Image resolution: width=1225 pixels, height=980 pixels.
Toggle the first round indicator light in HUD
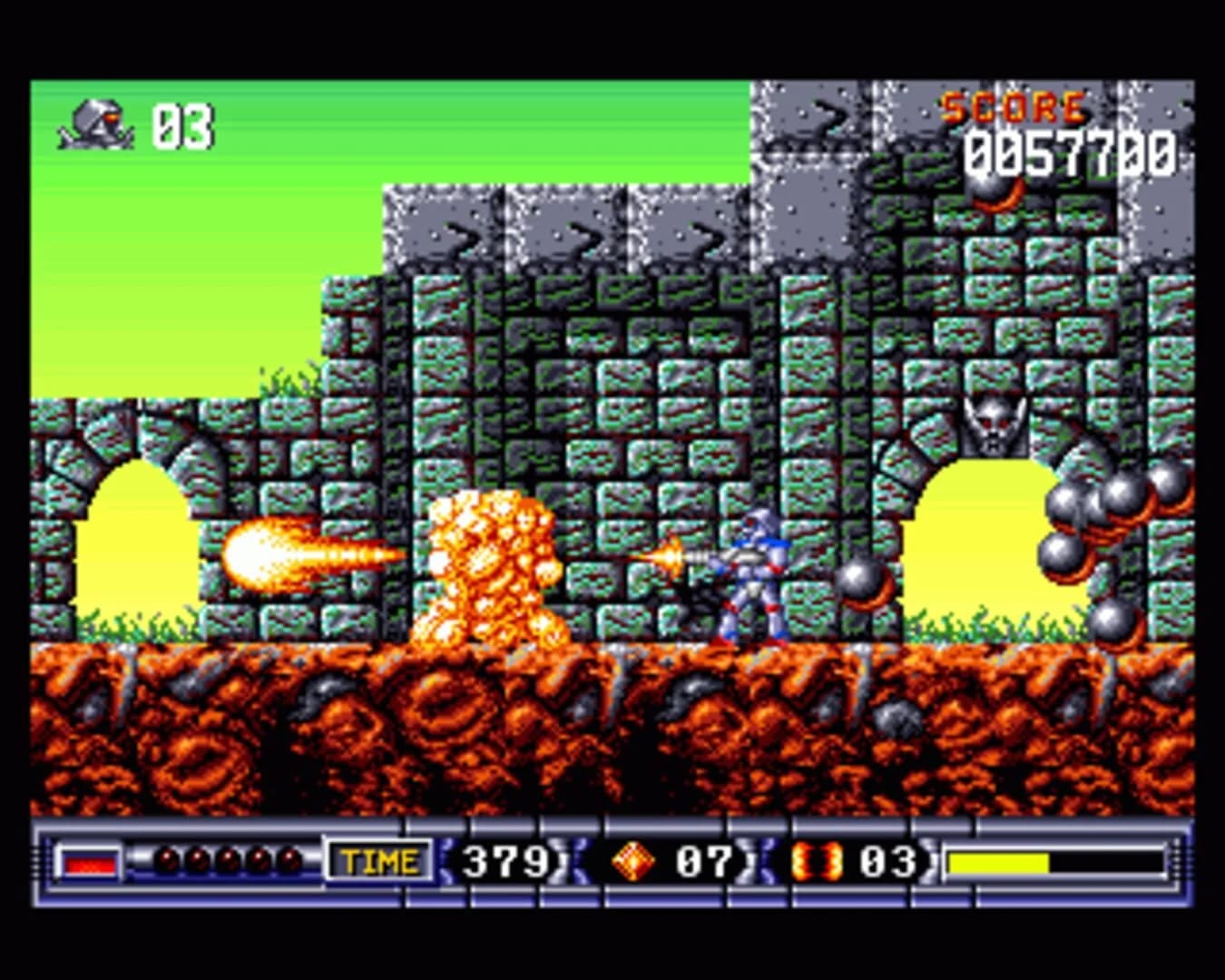coord(167,857)
